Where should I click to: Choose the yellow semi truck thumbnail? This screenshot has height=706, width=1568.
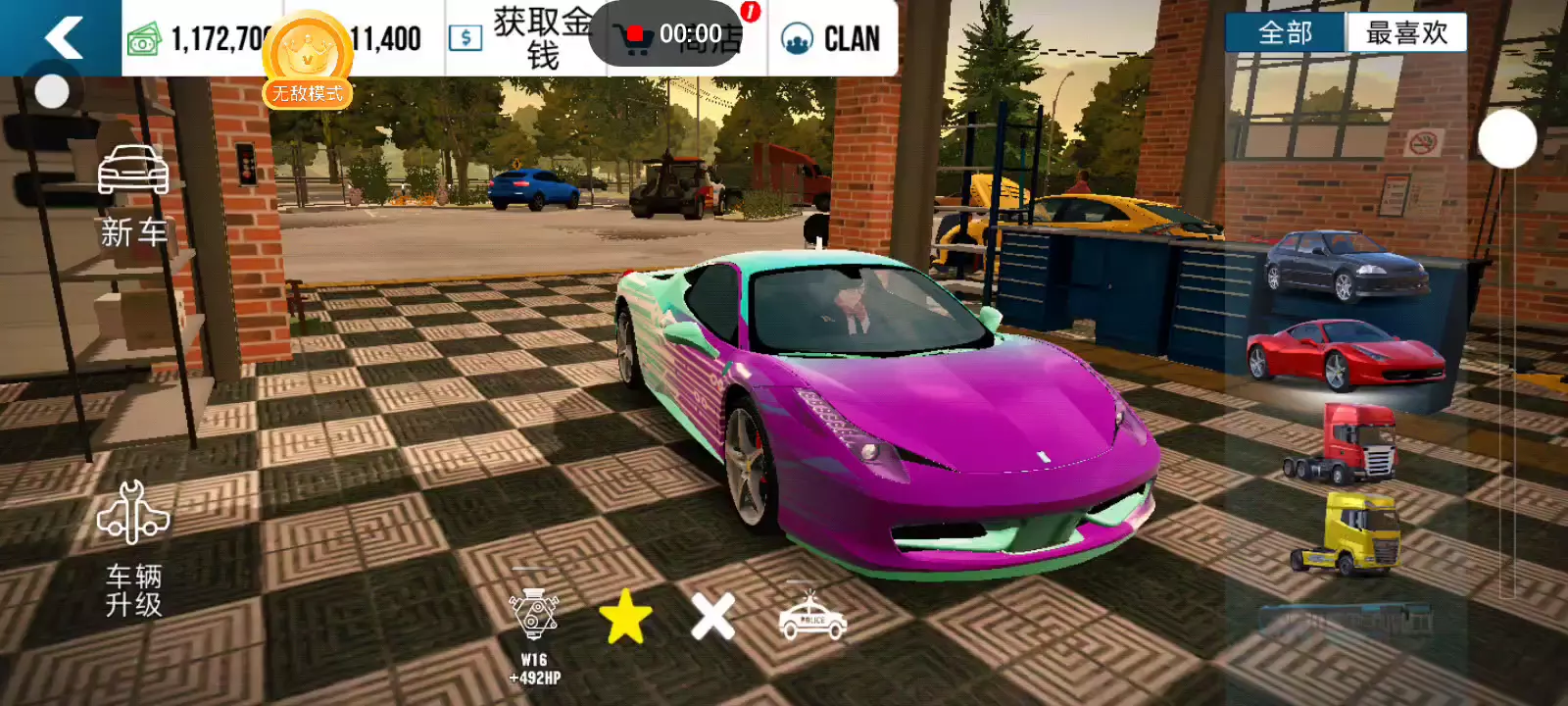coord(1345,534)
